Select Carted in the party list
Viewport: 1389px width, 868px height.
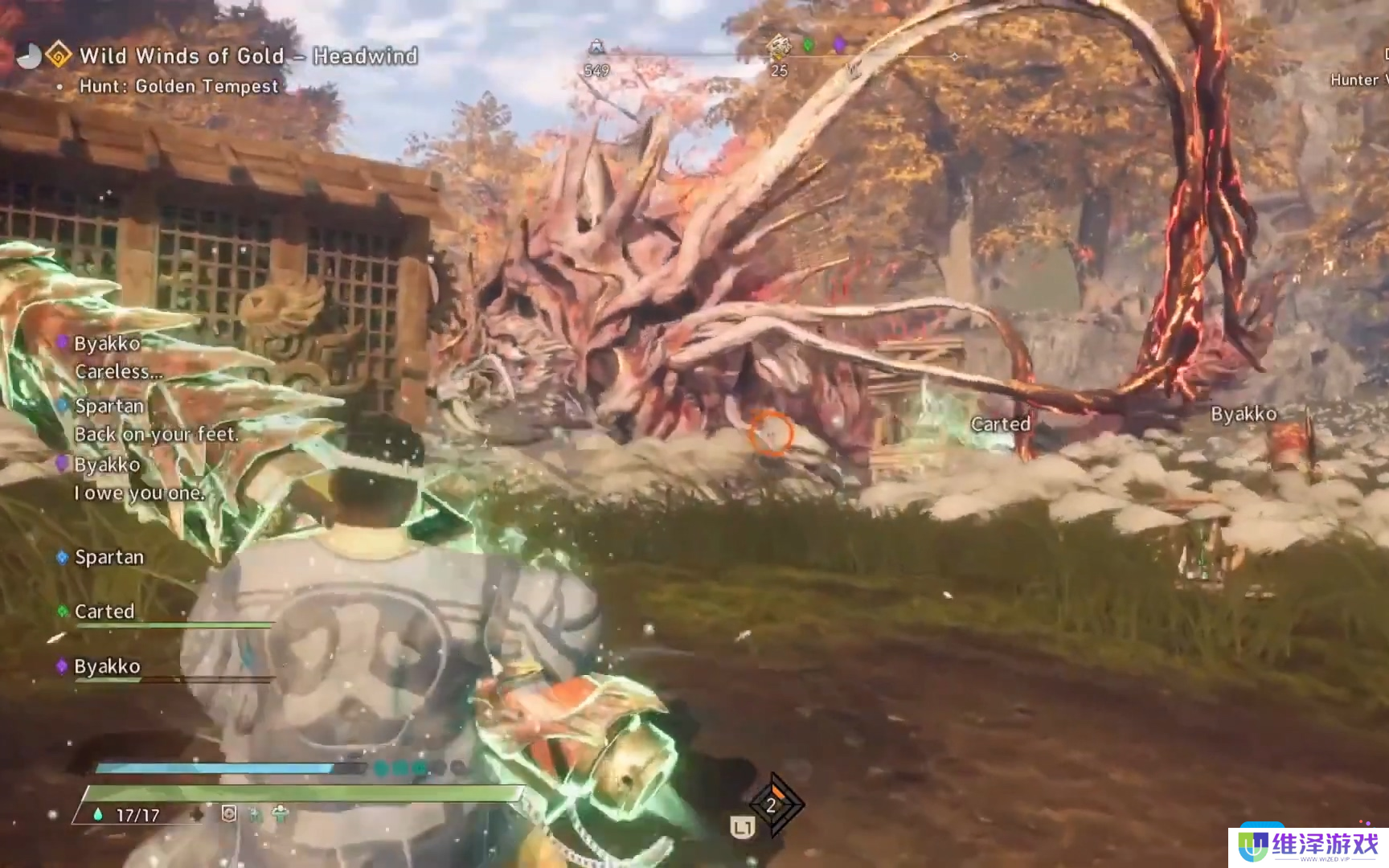click(x=104, y=612)
